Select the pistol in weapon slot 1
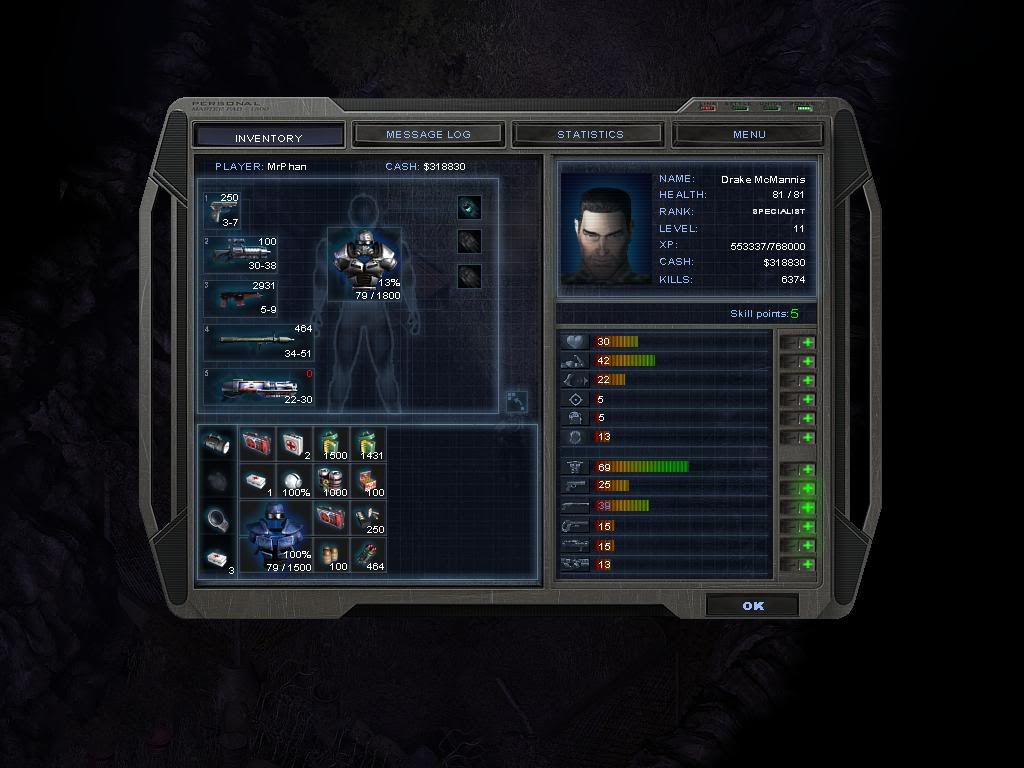Image resolution: width=1024 pixels, height=768 pixels. point(222,210)
